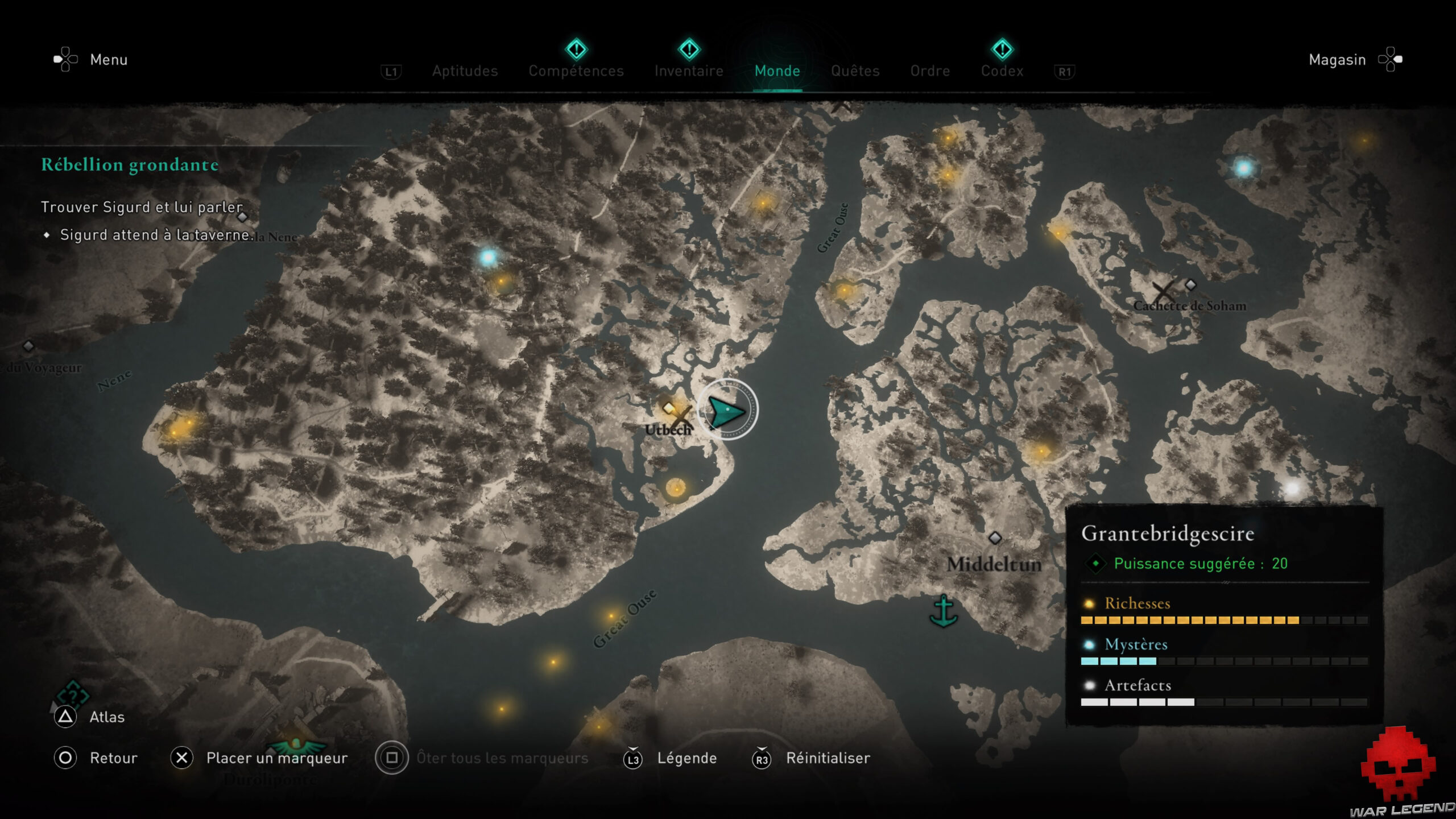This screenshot has height=819, width=1456.
Task: Switch to the Aptitudes tab
Action: pyautogui.click(x=465, y=71)
